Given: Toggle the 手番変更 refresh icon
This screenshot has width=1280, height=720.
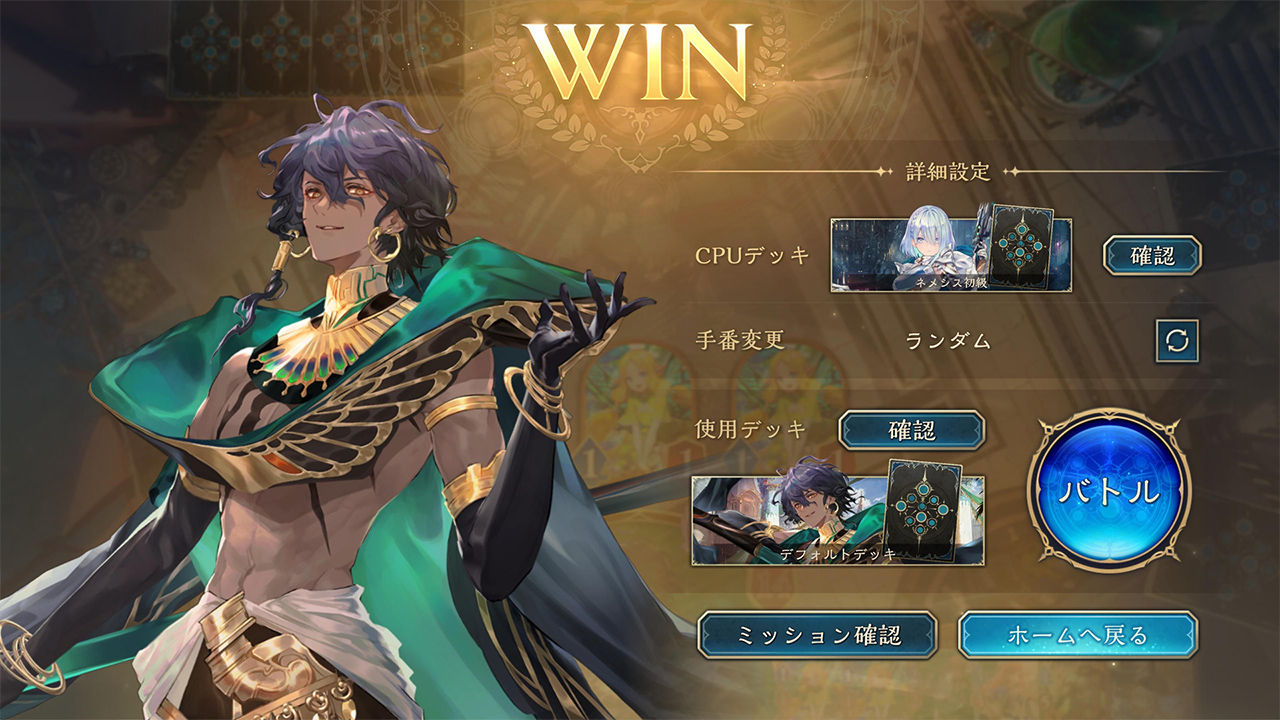Looking at the screenshot, I should (x=1177, y=340).
